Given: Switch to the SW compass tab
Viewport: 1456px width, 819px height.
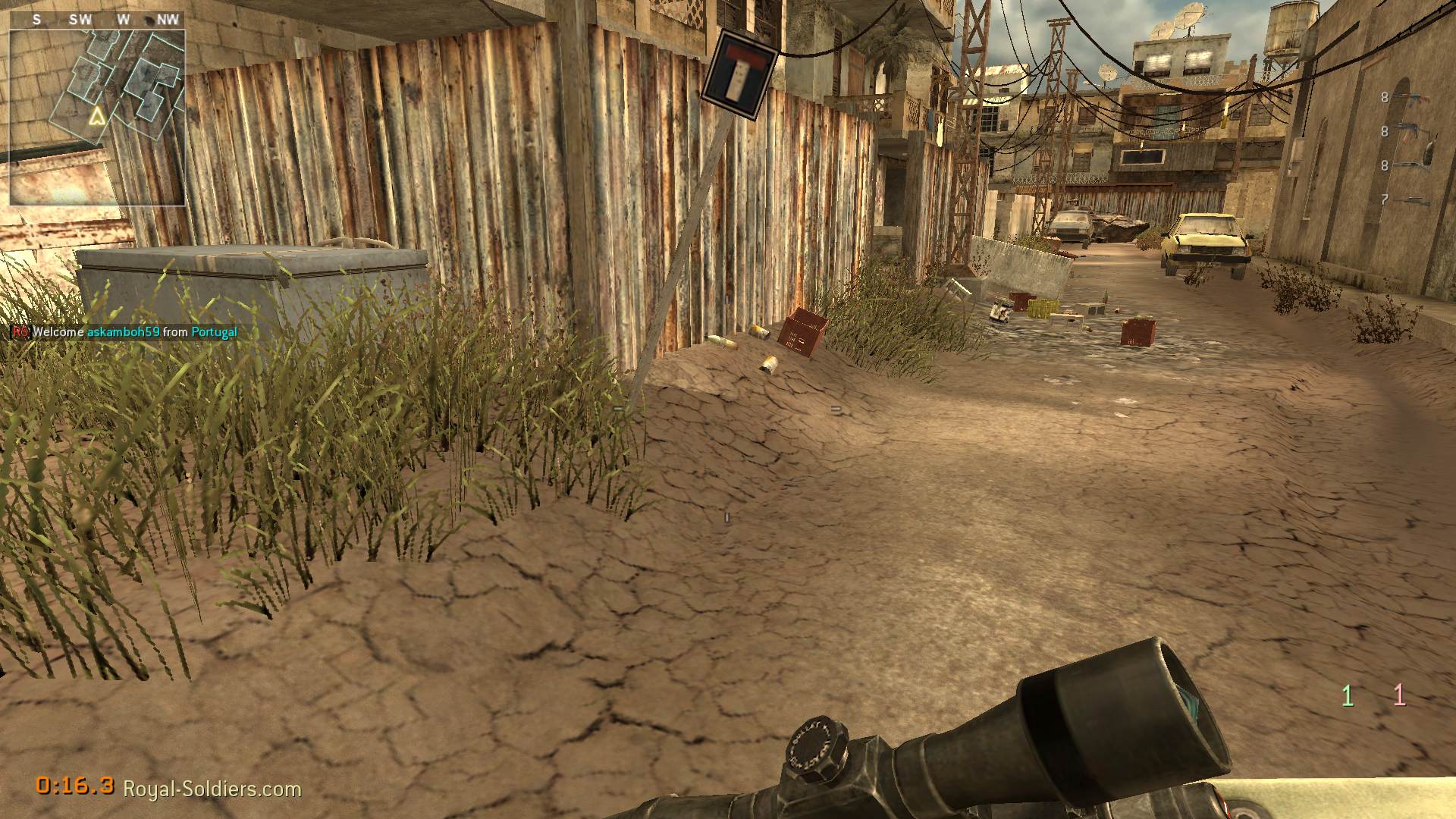Looking at the screenshot, I should point(80,20).
